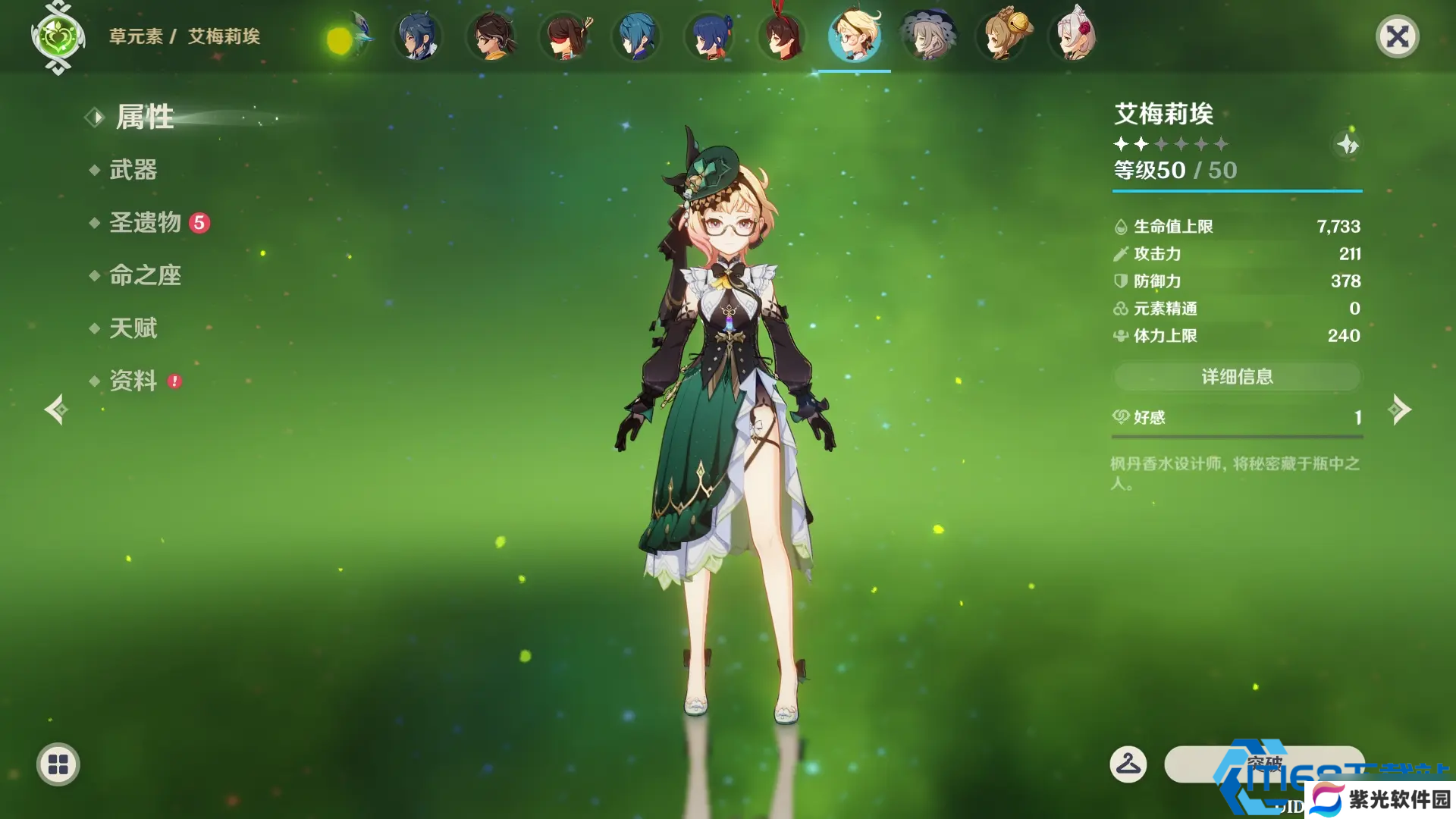1456x819 pixels.
Task: Switch to the next character with right arrow
Action: tap(1399, 409)
